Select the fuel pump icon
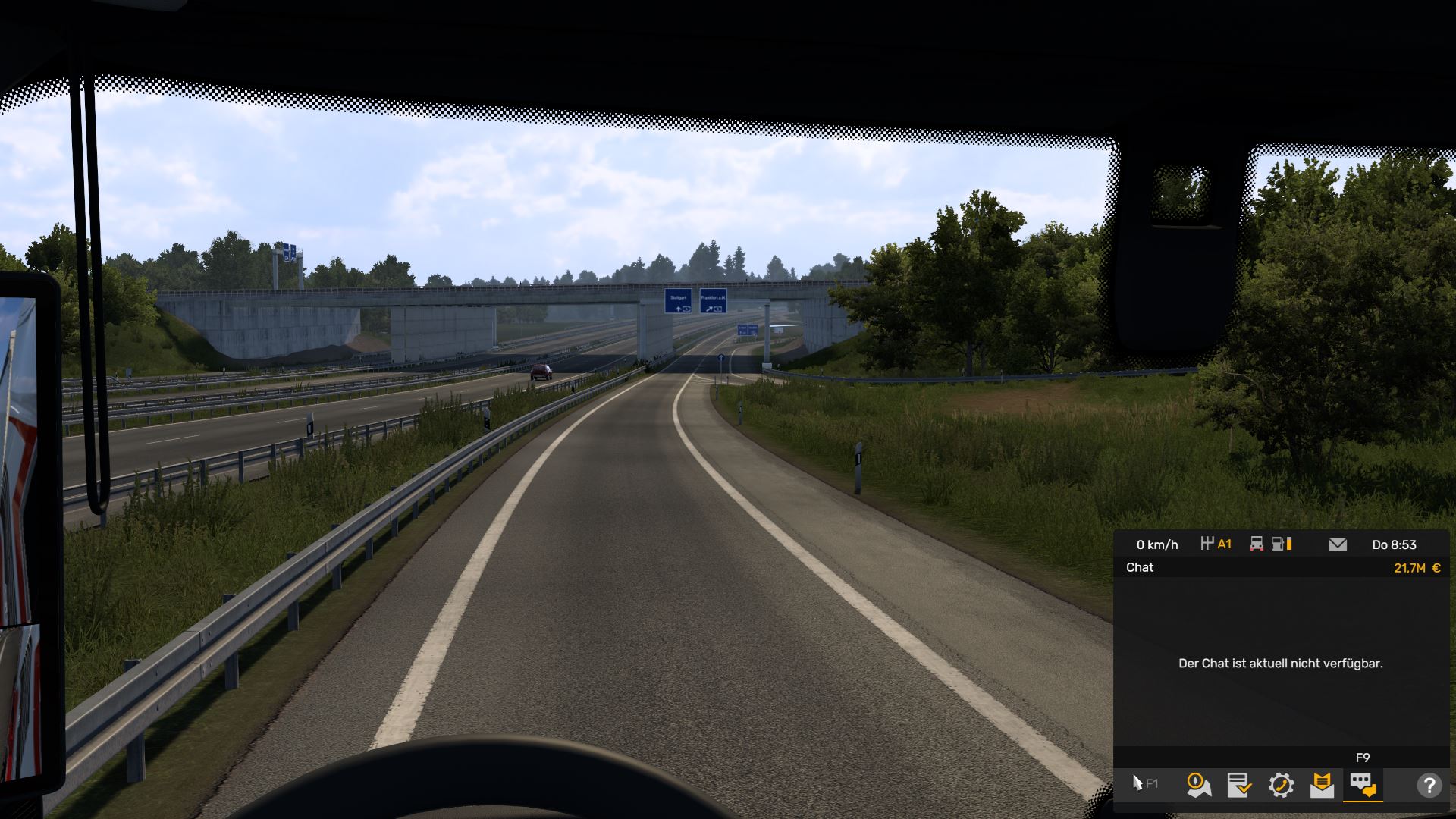This screenshot has height=819, width=1456. pos(1278,544)
